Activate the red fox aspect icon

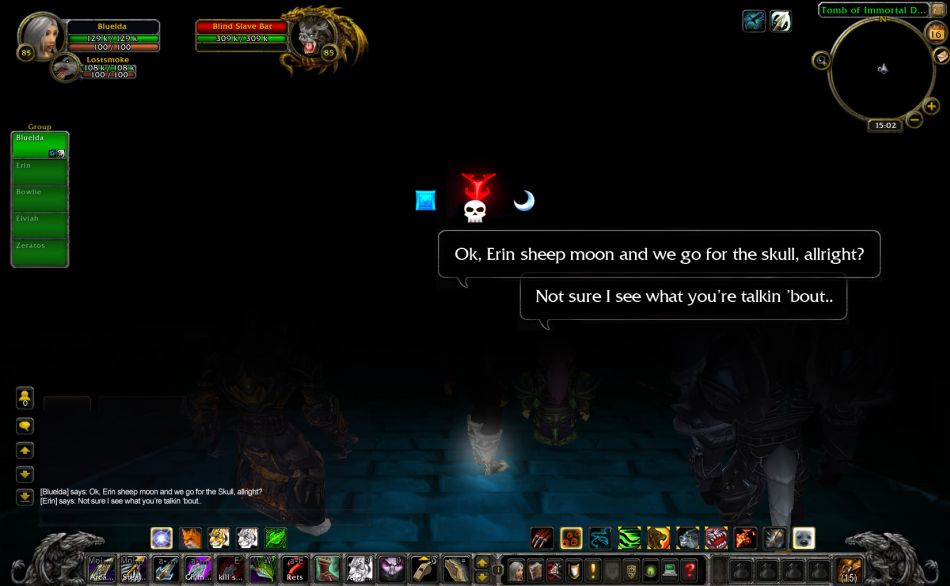190,539
